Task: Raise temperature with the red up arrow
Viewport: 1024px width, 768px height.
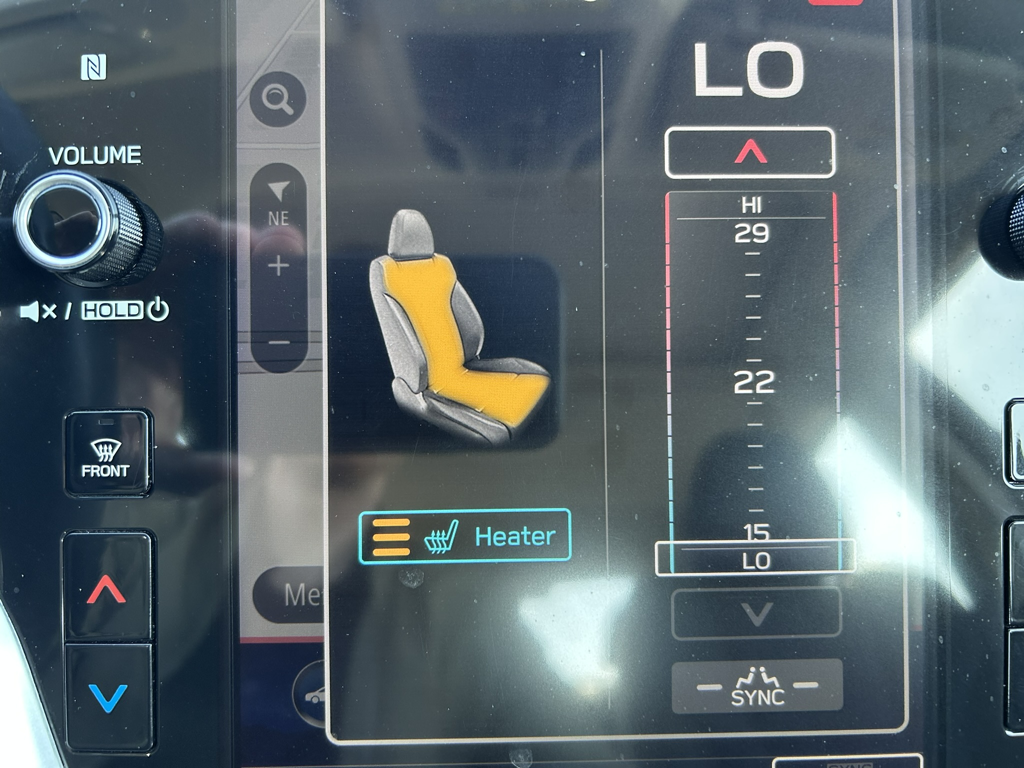Action: point(750,152)
